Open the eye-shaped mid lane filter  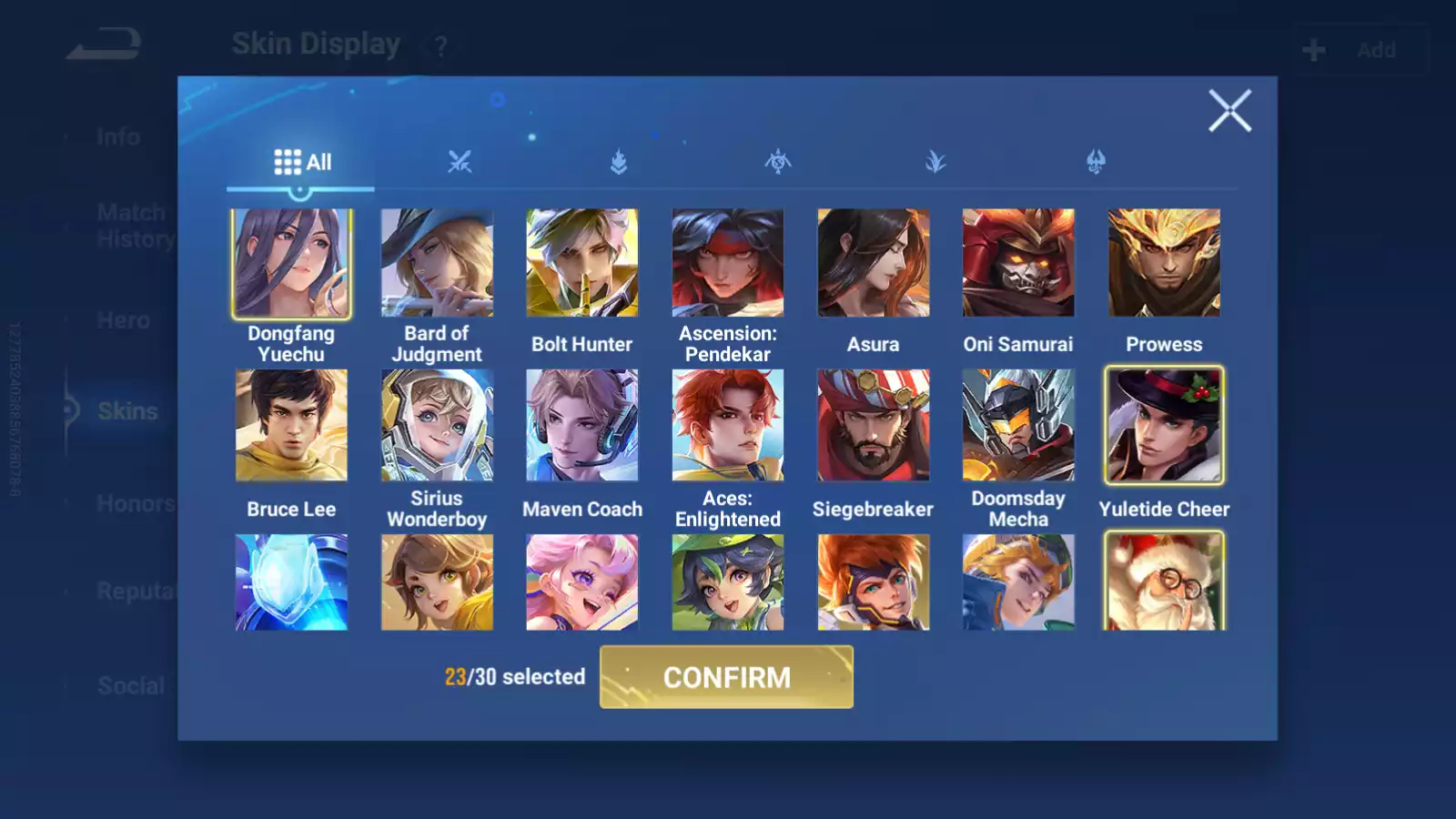[x=776, y=164]
